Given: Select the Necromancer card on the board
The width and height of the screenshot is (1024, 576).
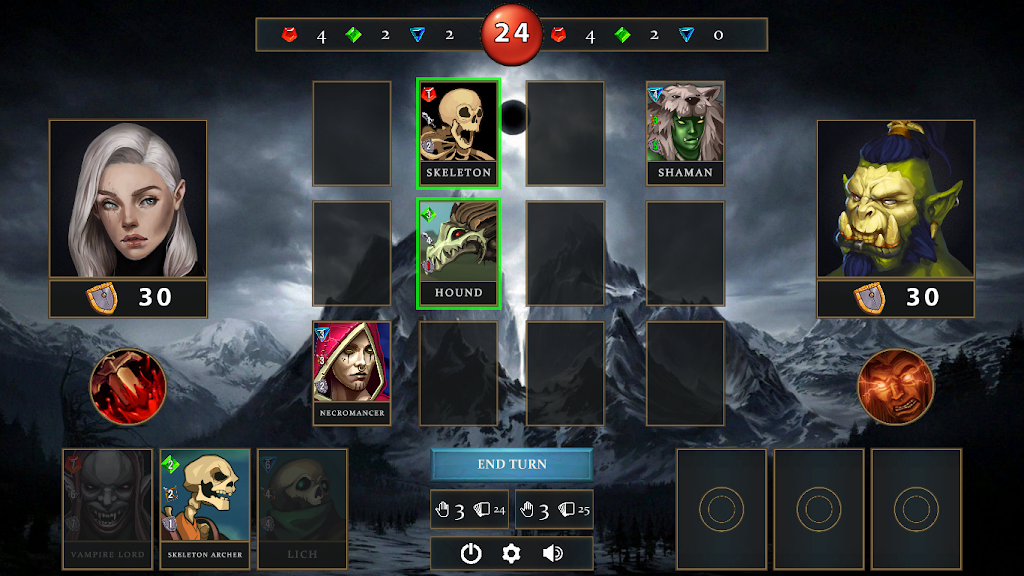Looking at the screenshot, I should point(351,373).
